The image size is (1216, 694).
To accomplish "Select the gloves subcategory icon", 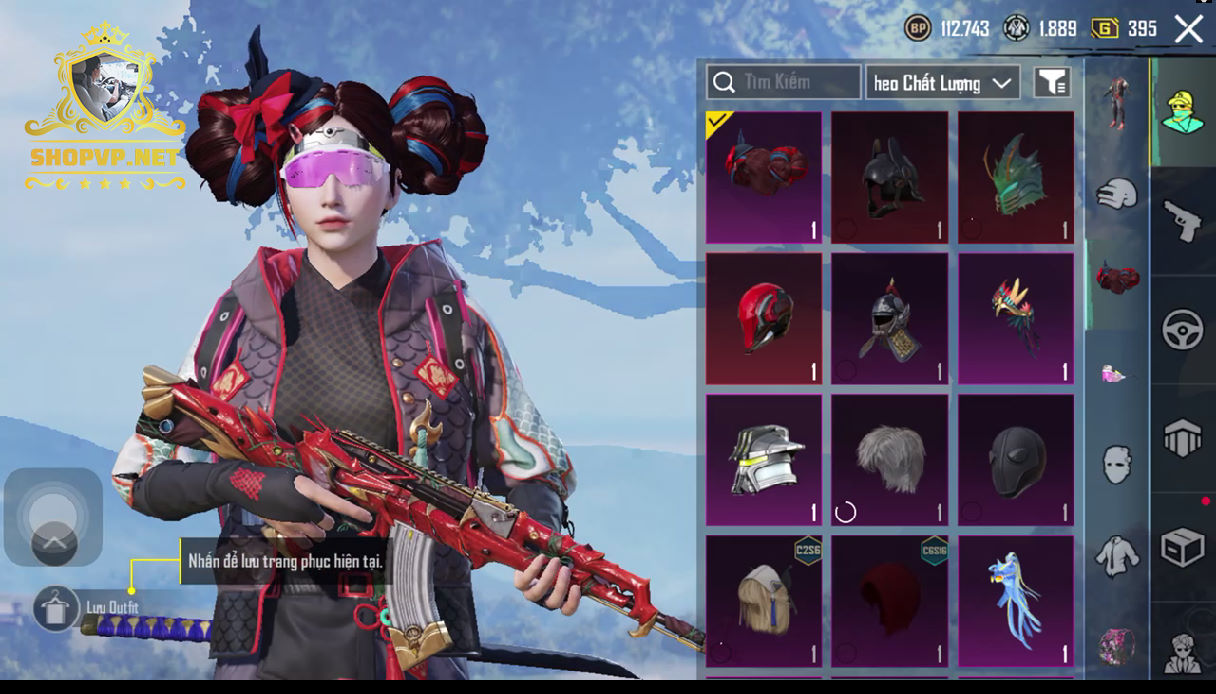I will pyautogui.click(x=1117, y=193).
